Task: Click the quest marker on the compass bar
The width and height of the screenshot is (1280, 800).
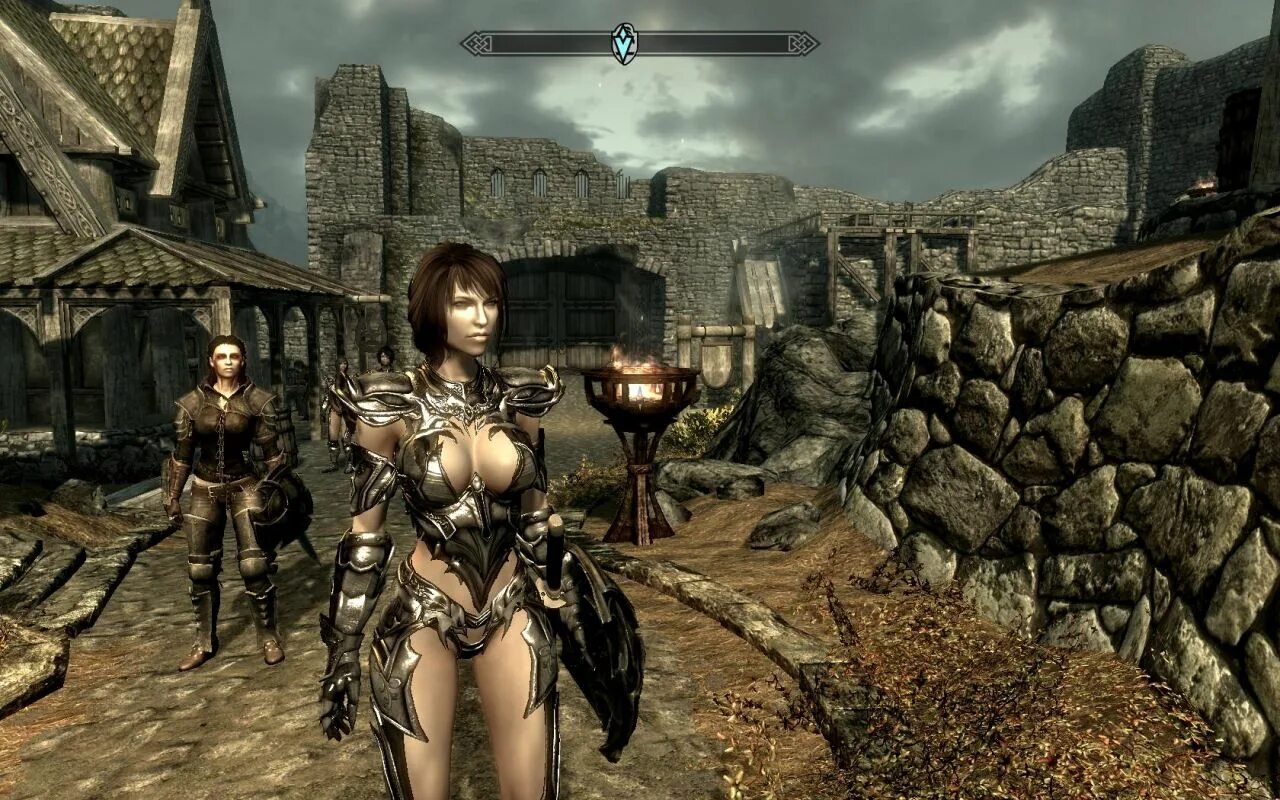Action: click(x=625, y=44)
